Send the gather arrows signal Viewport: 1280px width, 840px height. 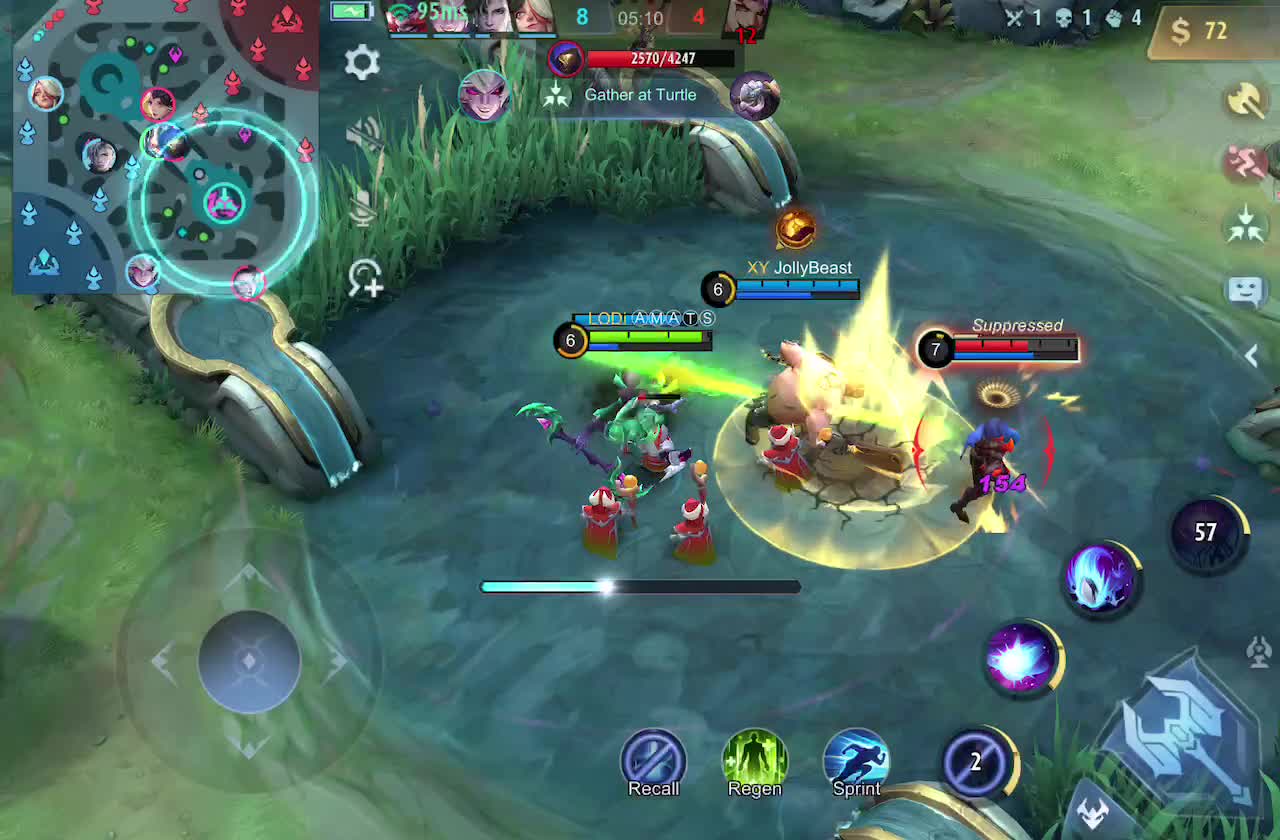[1245, 225]
